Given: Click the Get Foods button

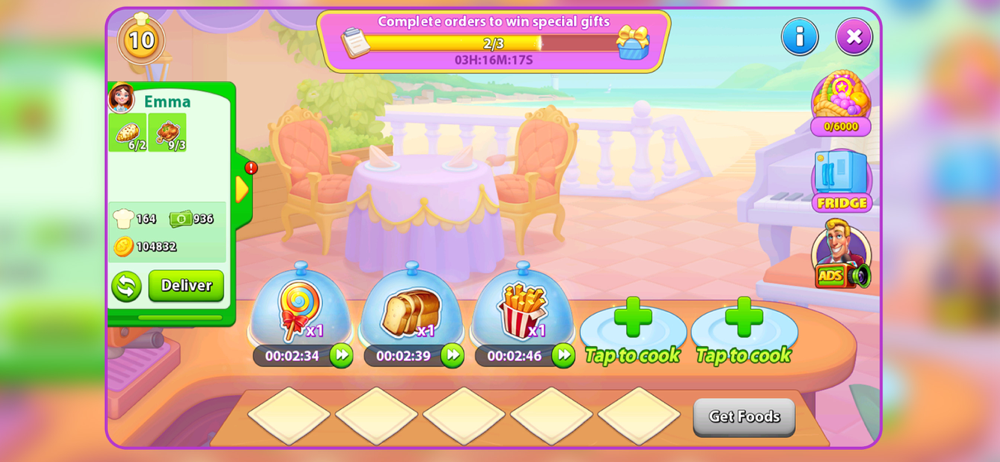Looking at the screenshot, I should click(744, 417).
